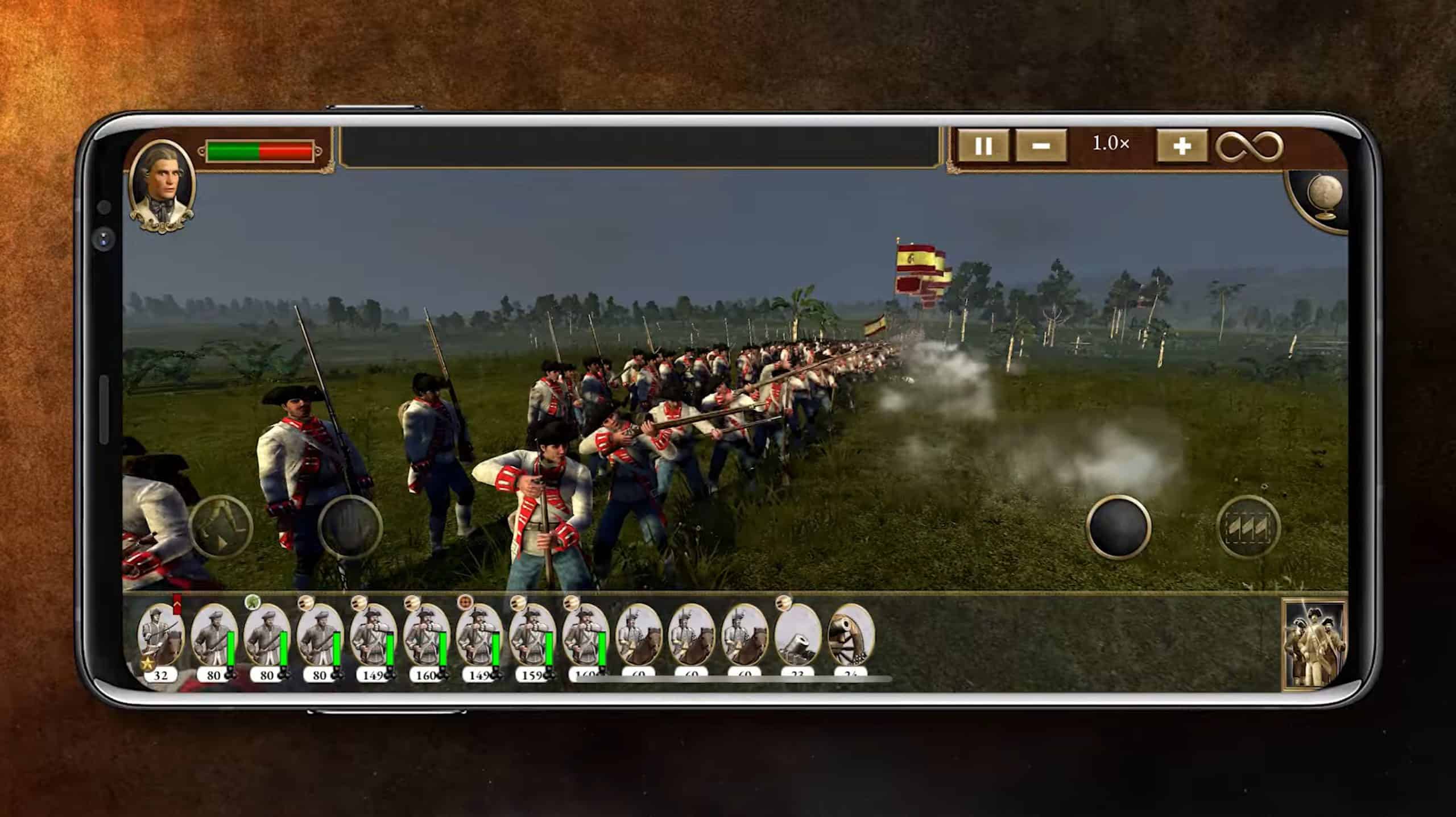Tap the running legs movement button

tap(221, 526)
